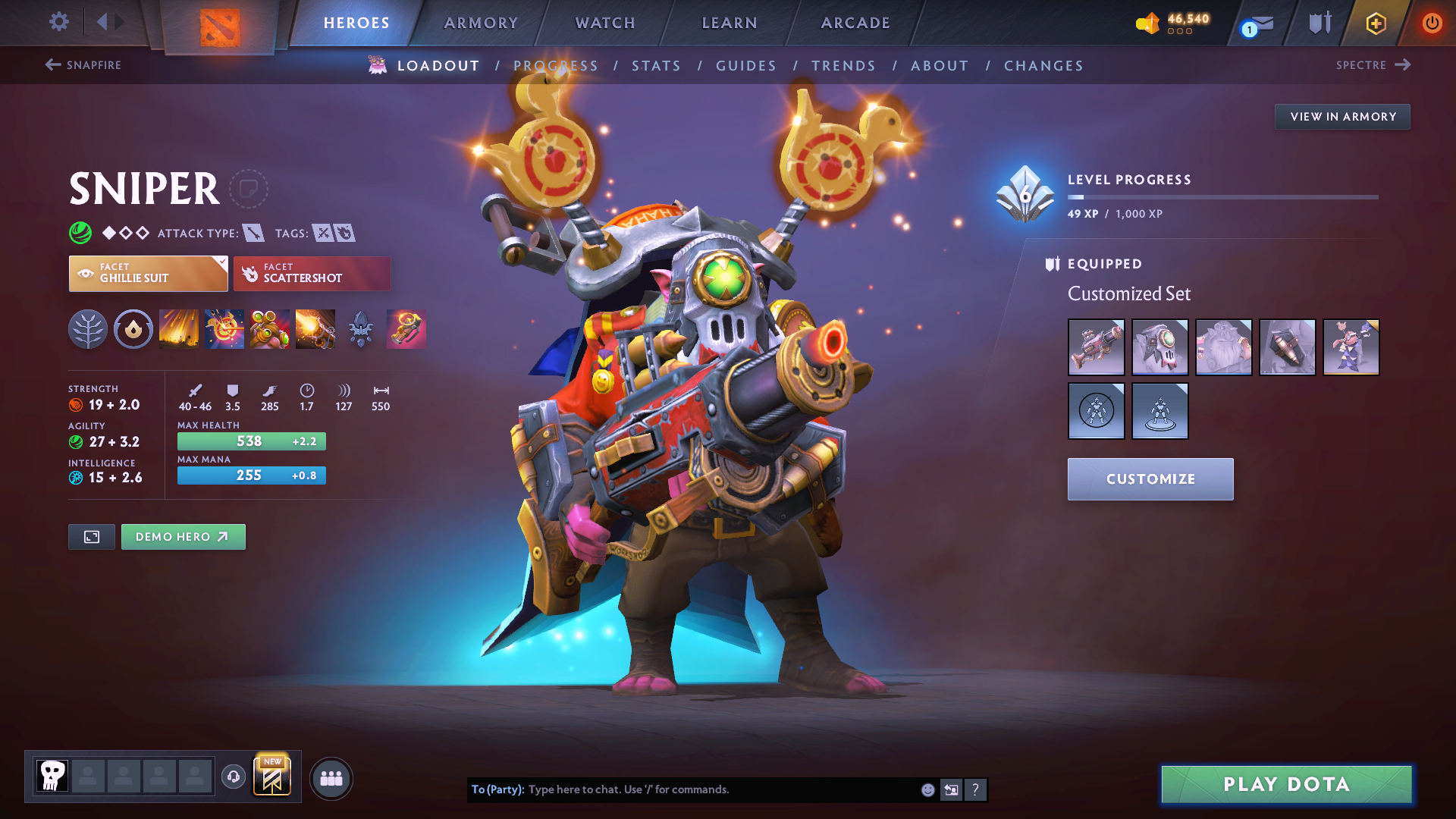Go to the next hero Spectre
The width and height of the screenshot is (1456, 819).
[1373, 65]
